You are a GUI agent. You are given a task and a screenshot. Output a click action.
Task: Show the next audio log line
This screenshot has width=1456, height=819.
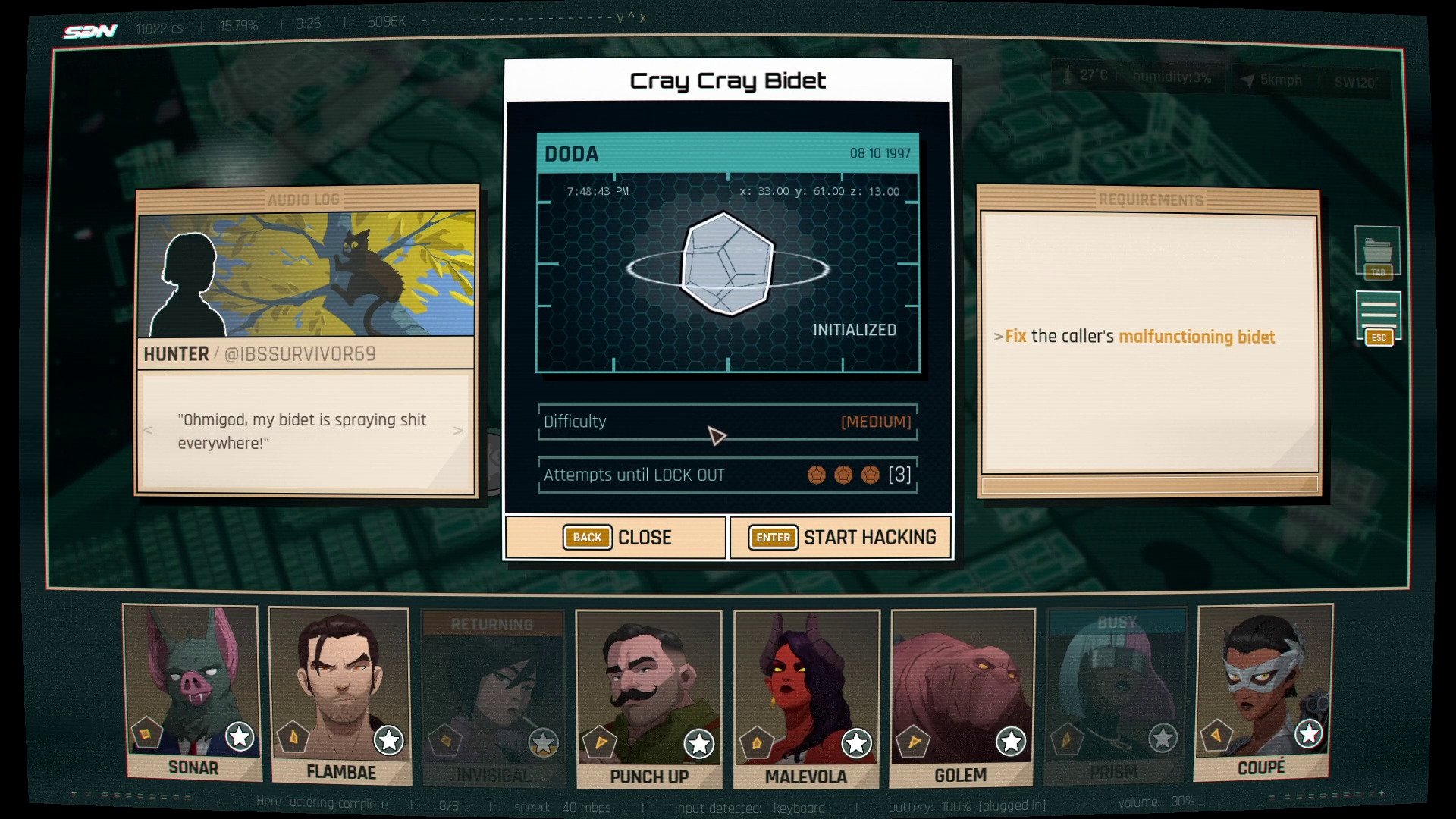pyautogui.click(x=457, y=431)
